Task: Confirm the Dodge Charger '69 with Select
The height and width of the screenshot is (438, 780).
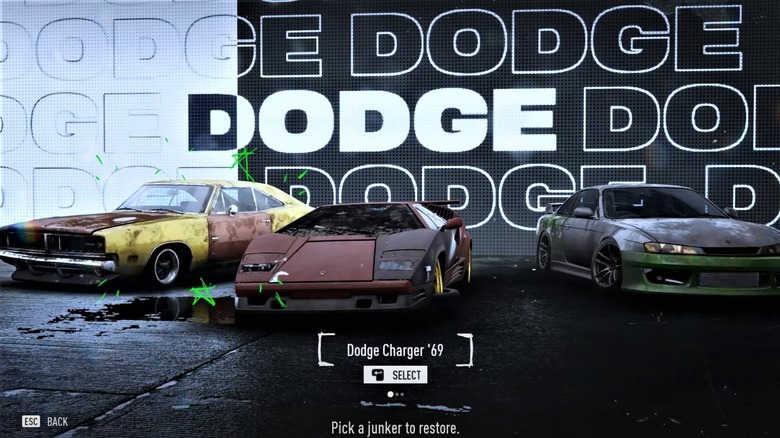Action: [395, 375]
